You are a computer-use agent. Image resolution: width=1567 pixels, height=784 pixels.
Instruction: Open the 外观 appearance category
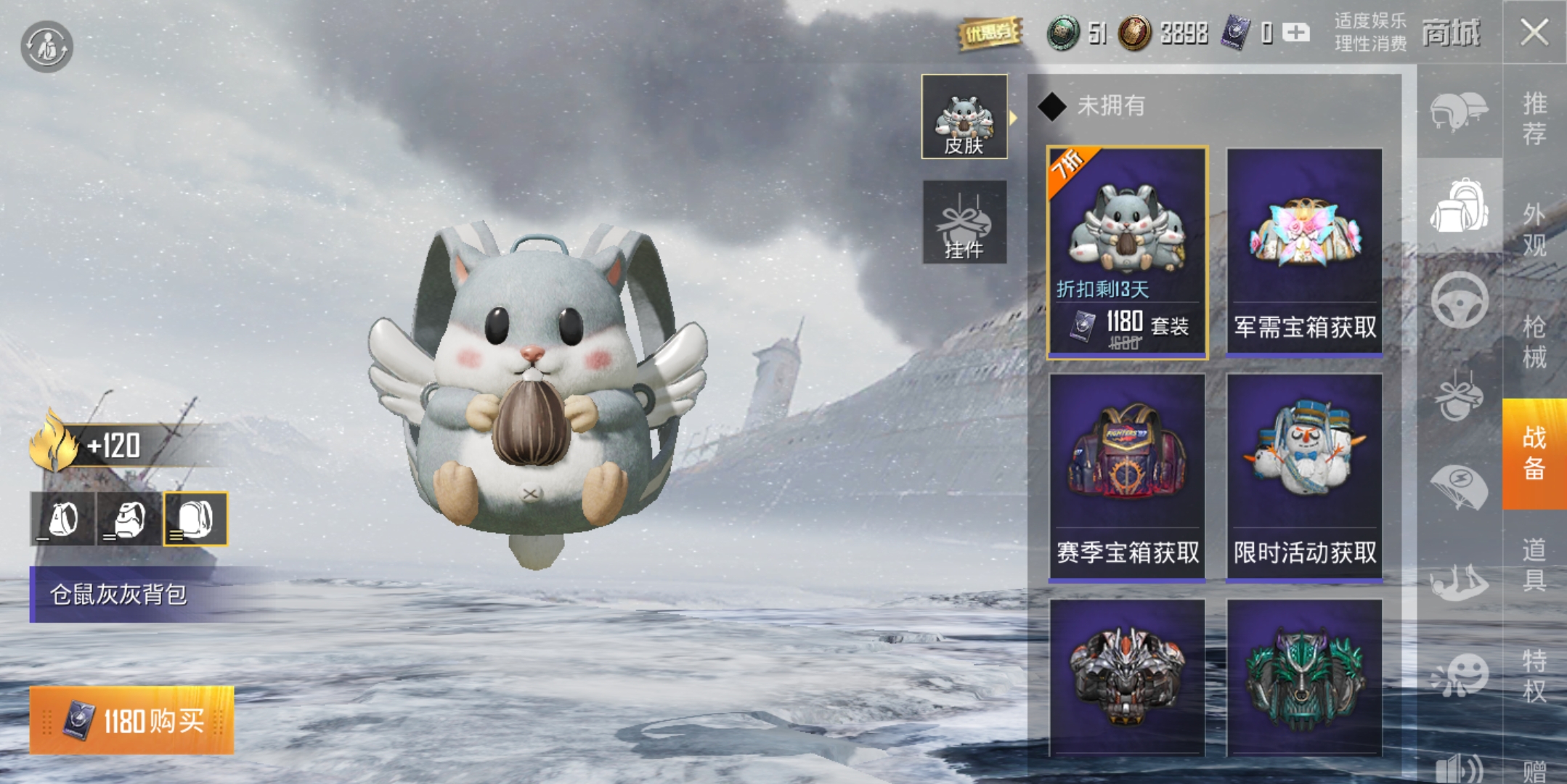click(x=1534, y=229)
